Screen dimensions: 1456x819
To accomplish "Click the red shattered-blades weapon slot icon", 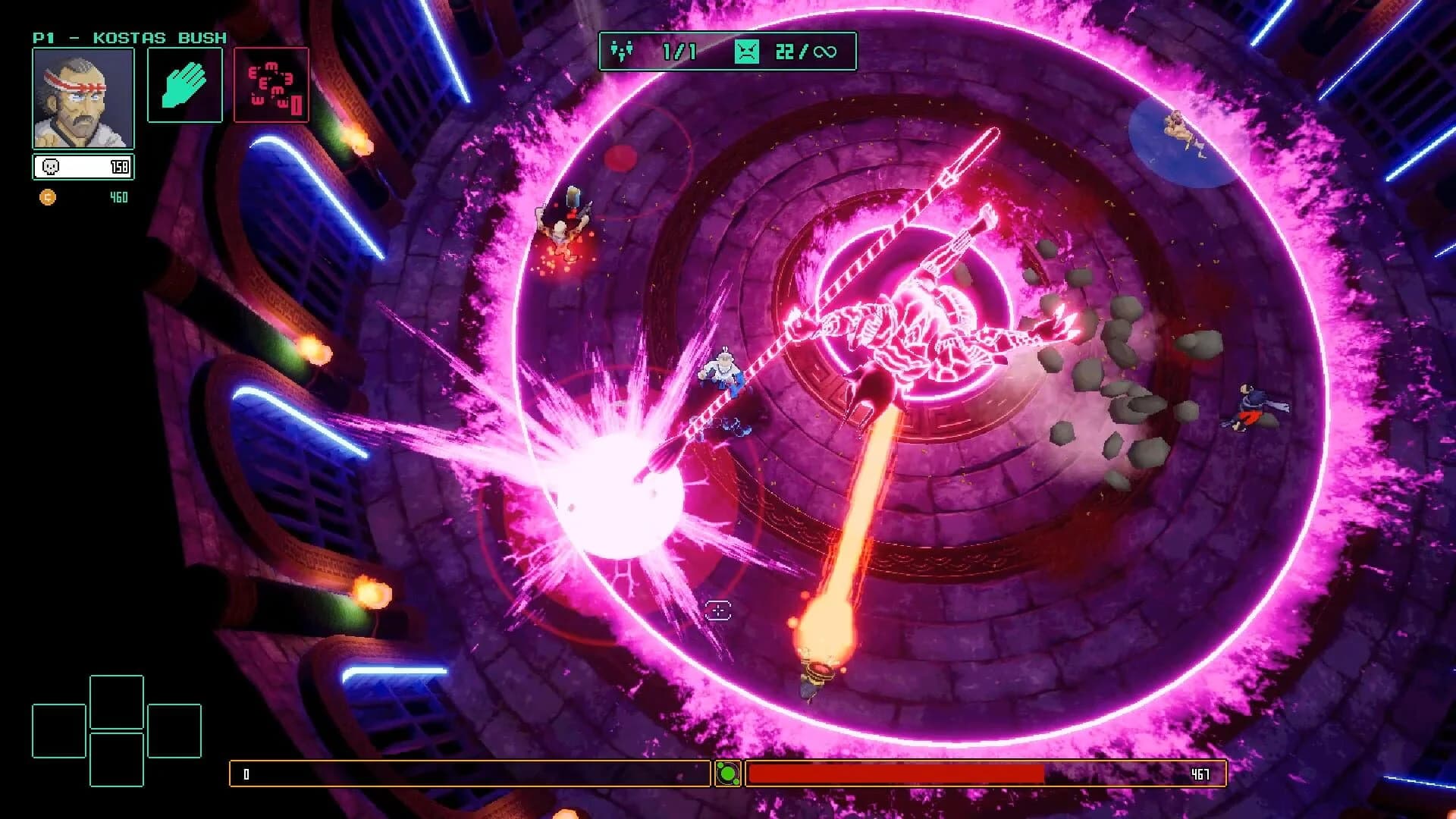I will (271, 83).
